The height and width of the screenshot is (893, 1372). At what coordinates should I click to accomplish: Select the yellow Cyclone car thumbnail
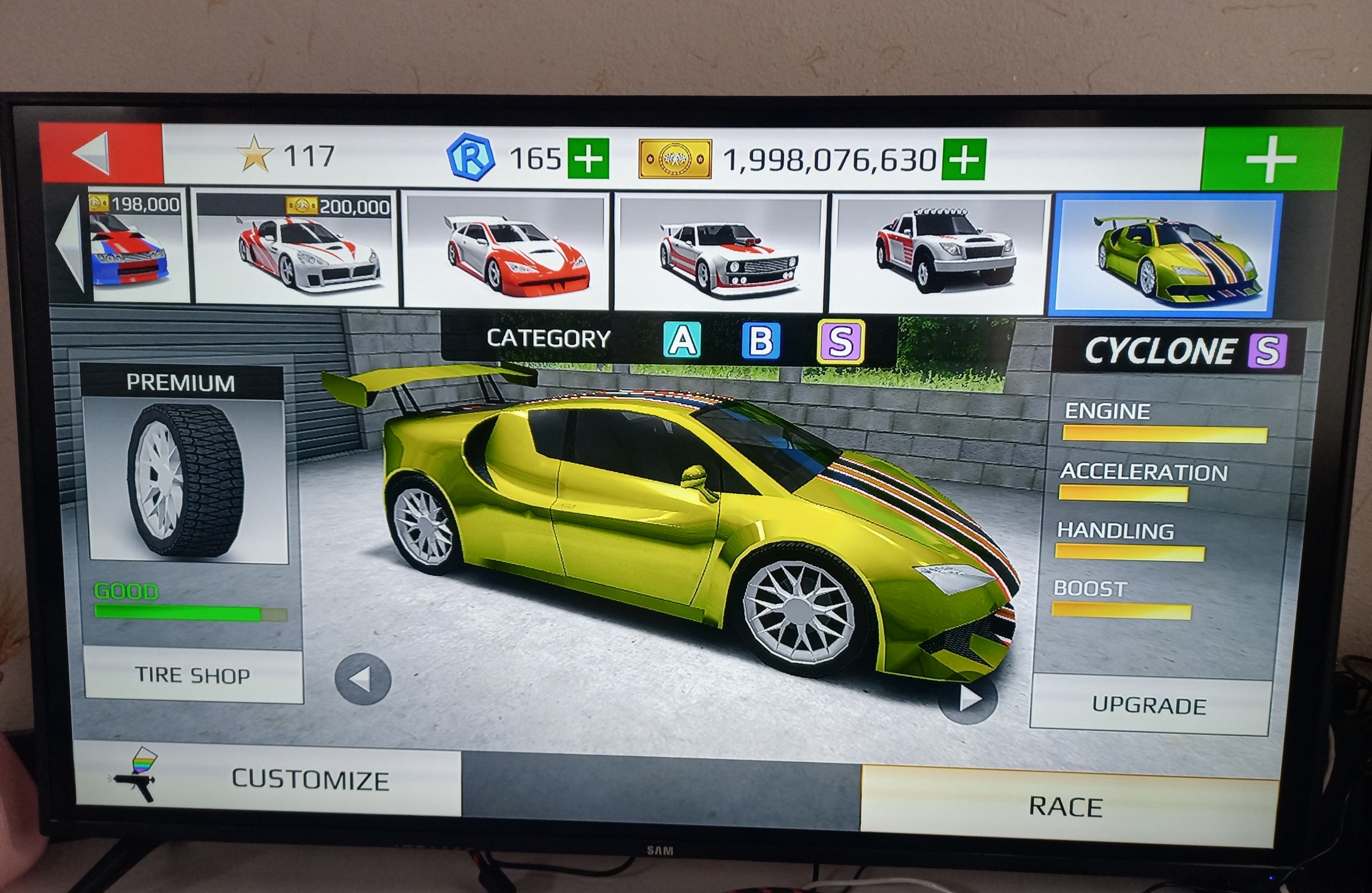tap(1166, 256)
